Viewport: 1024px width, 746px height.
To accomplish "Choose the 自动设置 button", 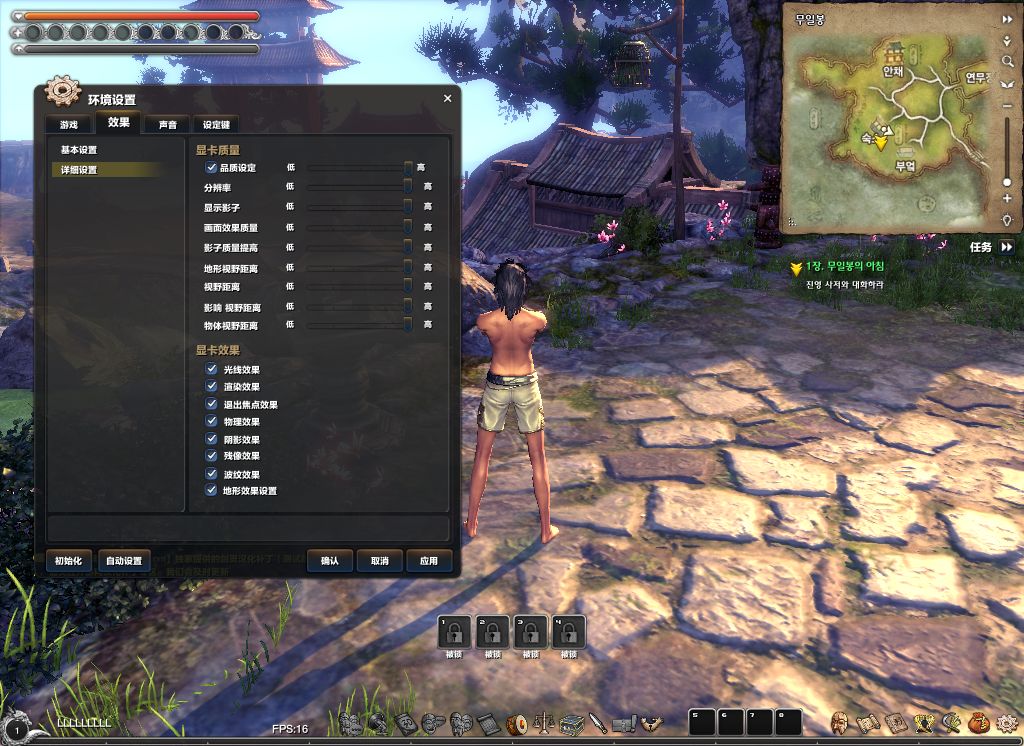I will (x=124, y=561).
